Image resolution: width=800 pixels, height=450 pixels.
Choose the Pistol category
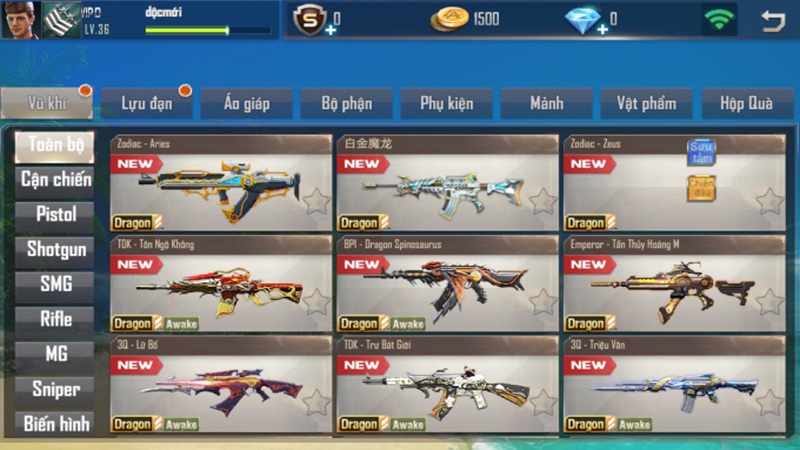[55, 214]
